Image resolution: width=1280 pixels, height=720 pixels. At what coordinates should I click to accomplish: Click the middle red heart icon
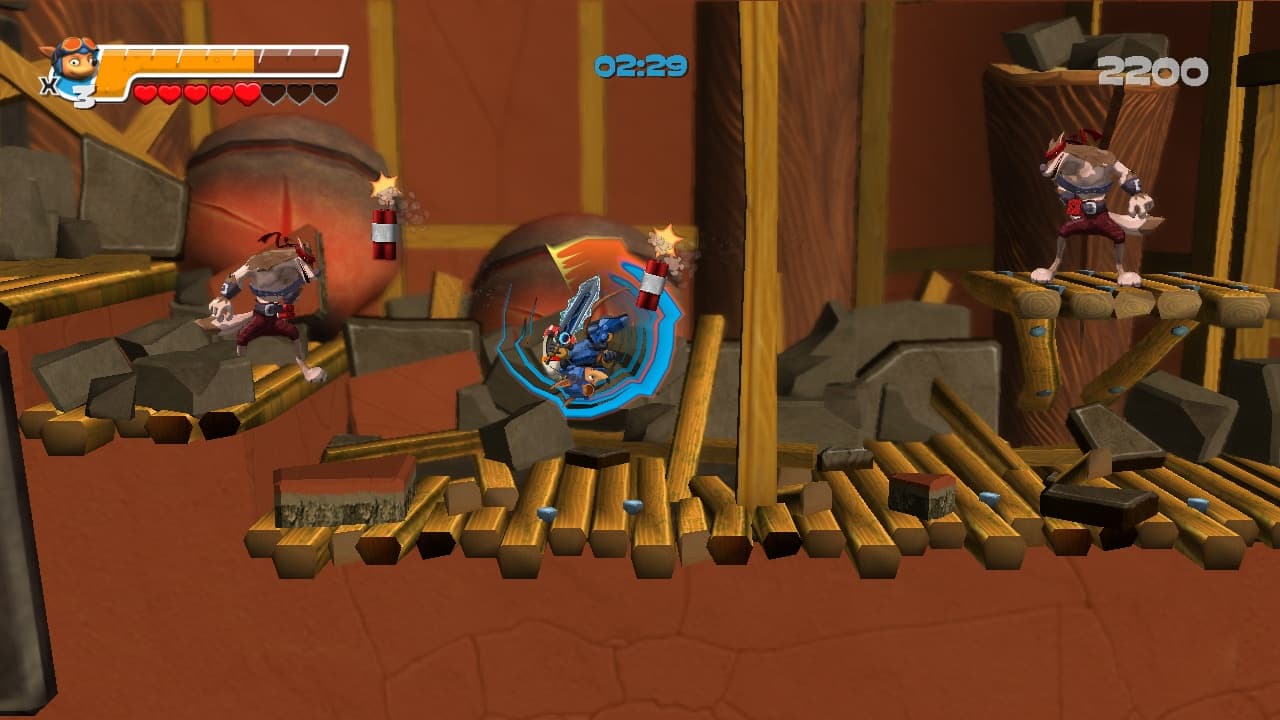coord(194,92)
